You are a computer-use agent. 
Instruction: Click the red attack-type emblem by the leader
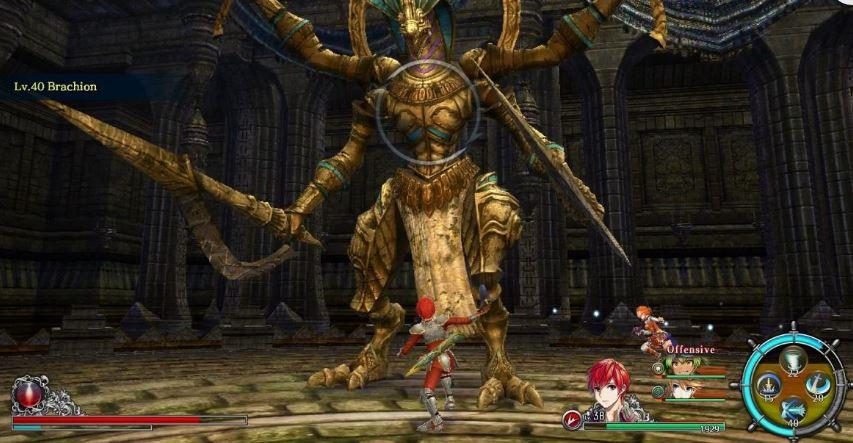coord(572,420)
